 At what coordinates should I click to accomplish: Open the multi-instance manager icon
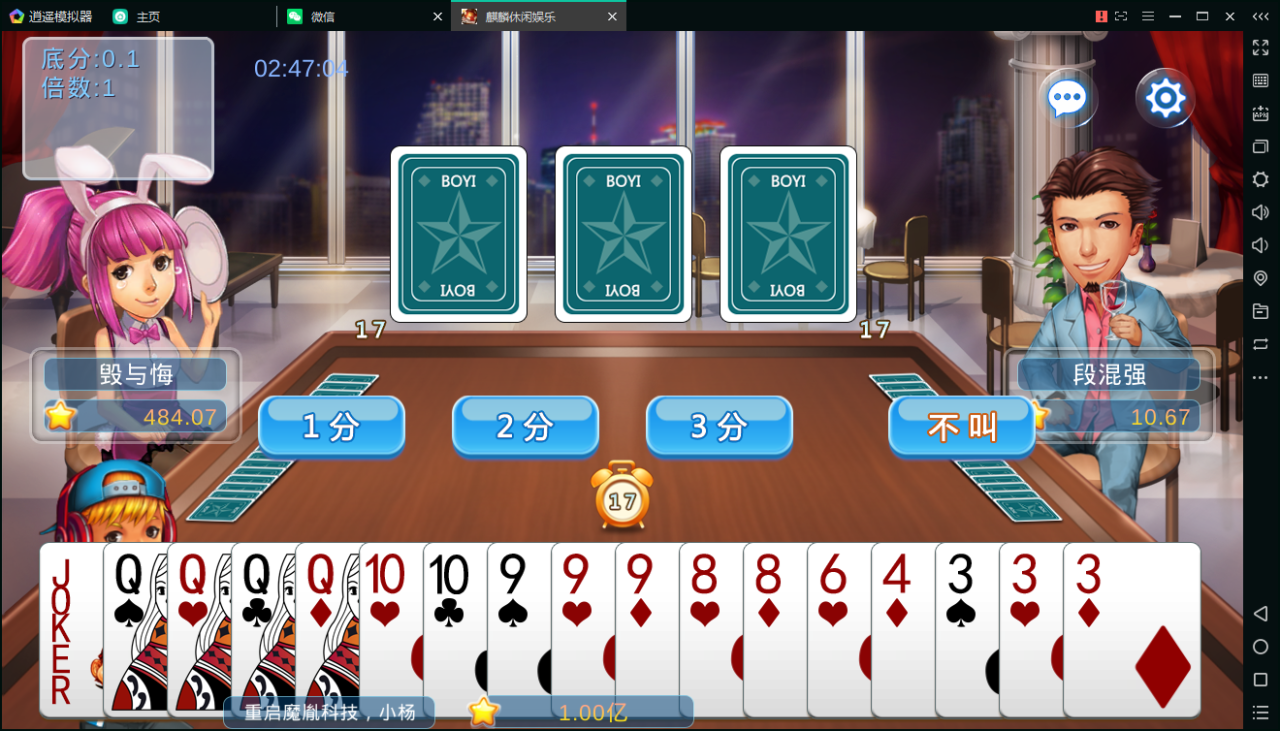[x=1260, y=146]
